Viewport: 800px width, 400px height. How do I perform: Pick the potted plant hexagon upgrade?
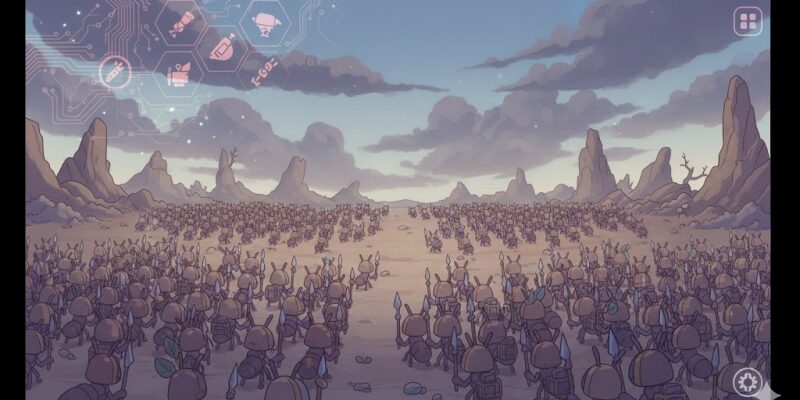tap(178, 74)
